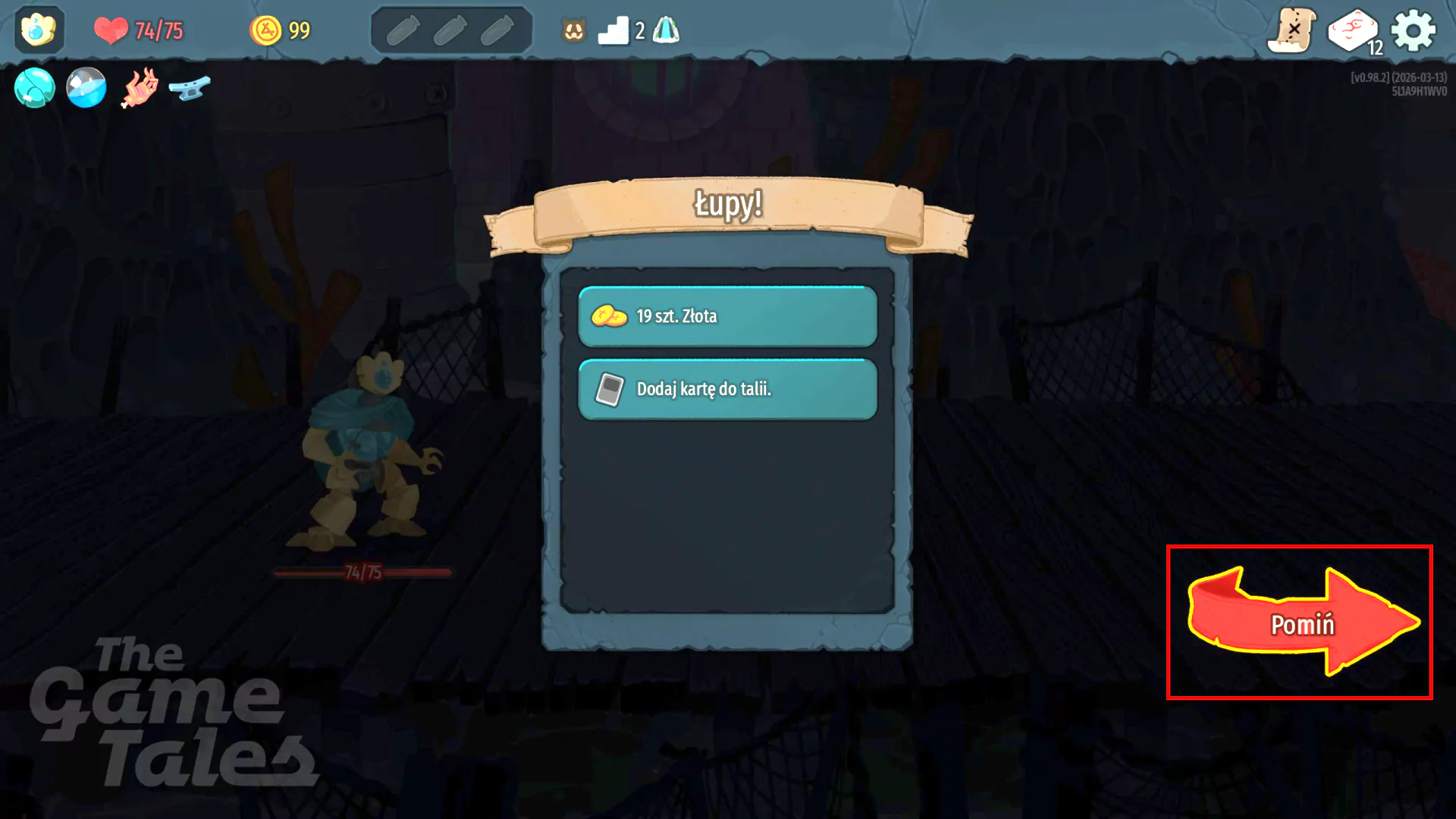The image size is (1456, 819).
Task: Choose the Dodaj kartę do talii reward
Action: [x=726, y=388]
